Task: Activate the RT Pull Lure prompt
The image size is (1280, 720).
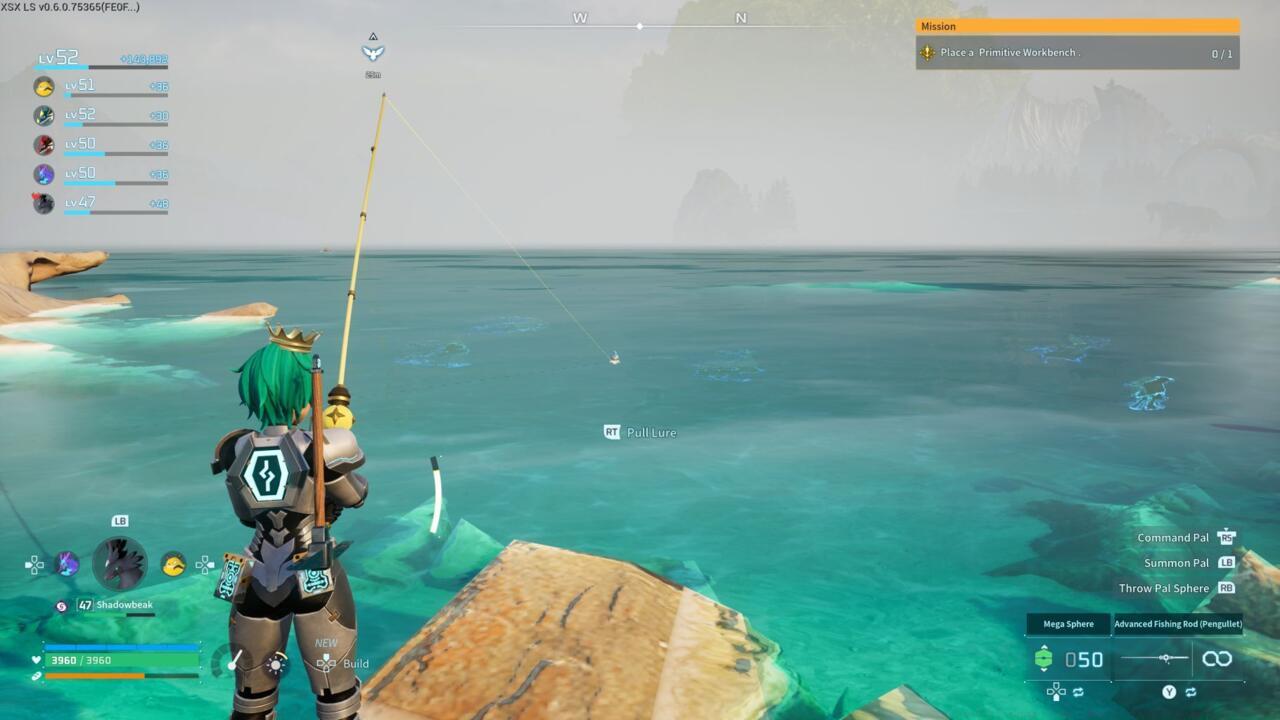Action: pyautogui.click(x=640, y=432)
